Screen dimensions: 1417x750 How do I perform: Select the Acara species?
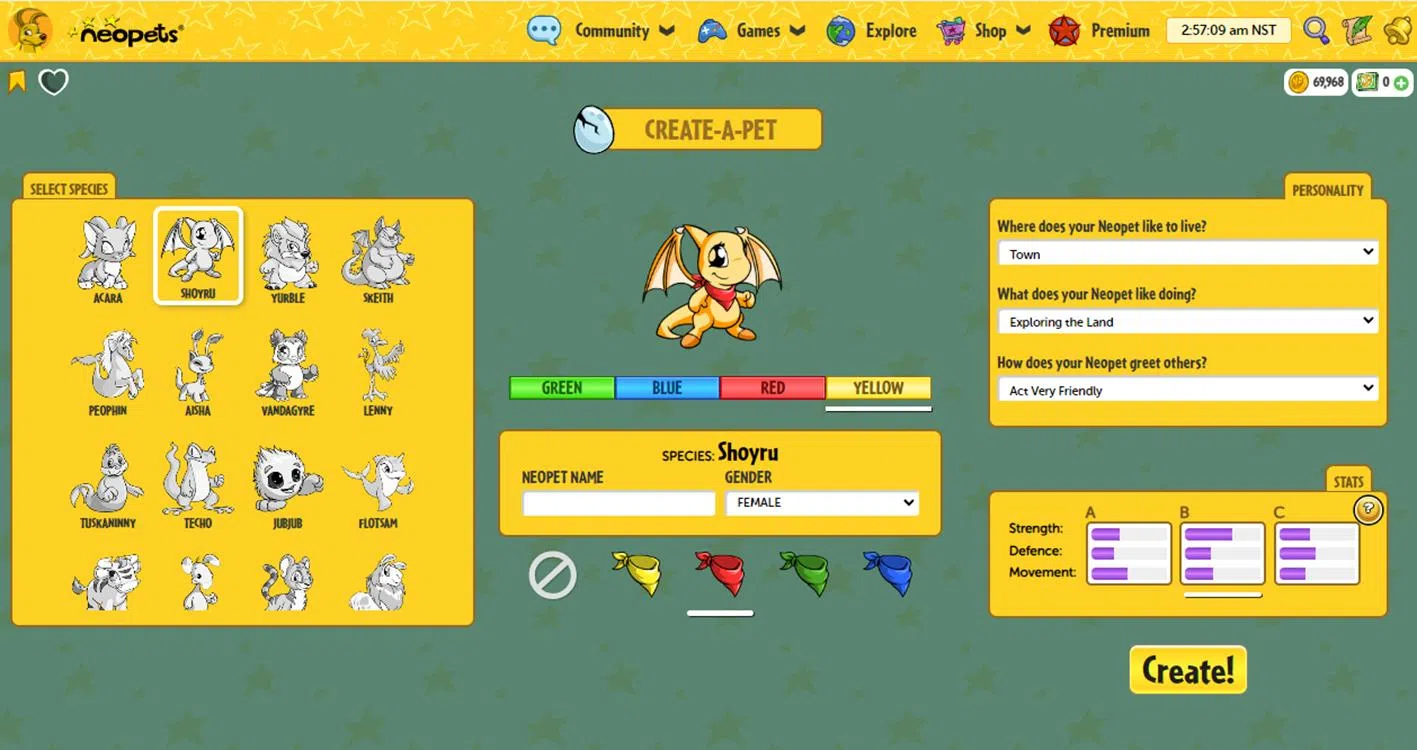pyautogui.click(x=107, y=258)
